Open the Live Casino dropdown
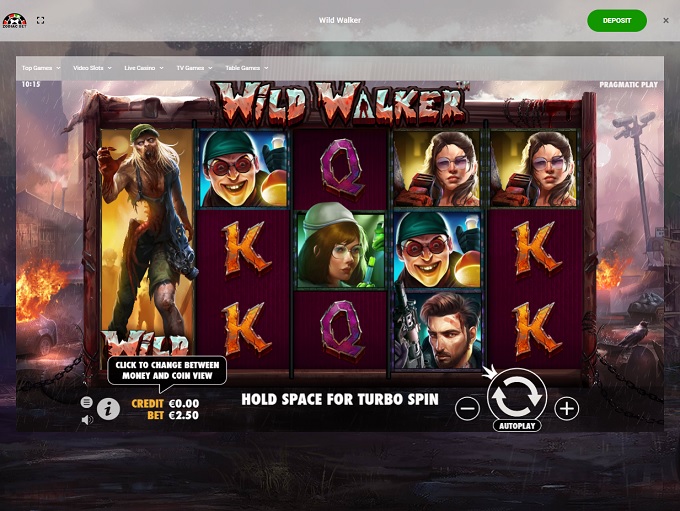The height and width of the screenshot is (511, 680). coord(146,68)
